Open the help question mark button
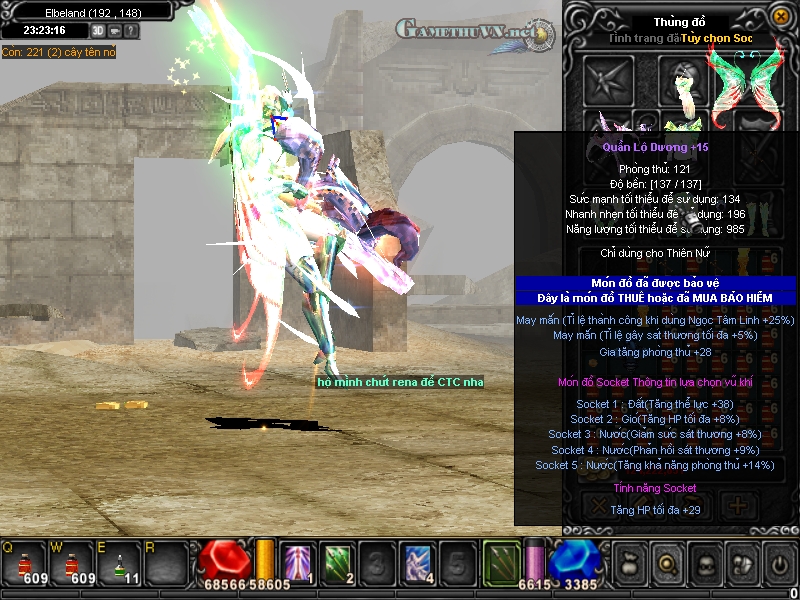Viewport: 800px width, 600px height. coord(132,31)
